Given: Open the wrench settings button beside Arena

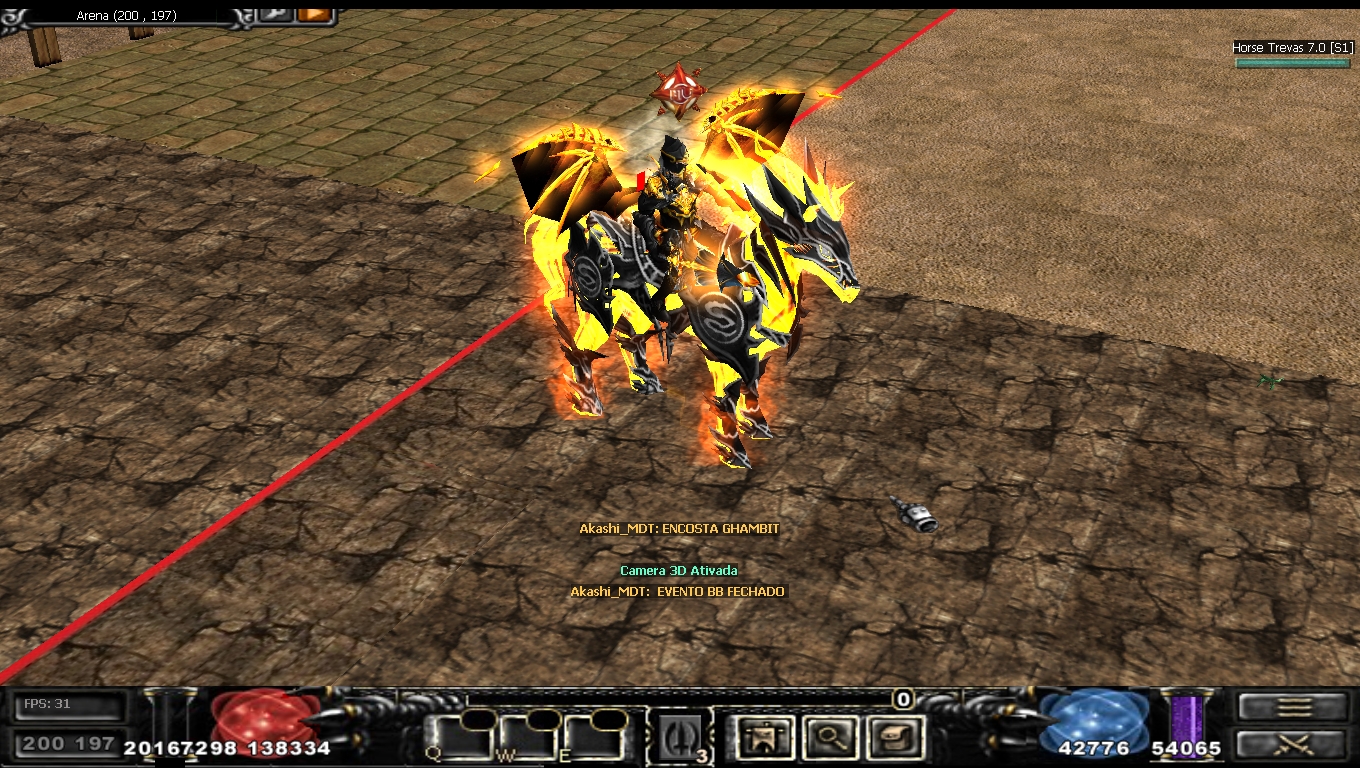Looking at the screenshot, I should (x=274, y=14).
